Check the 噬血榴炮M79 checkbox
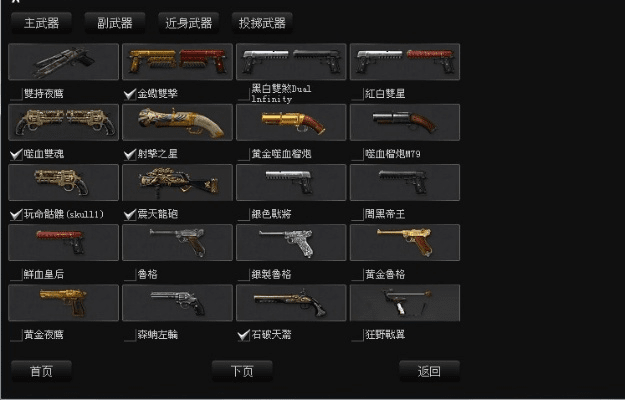Viewport: 625px width, 400px height. click(357, 154)
